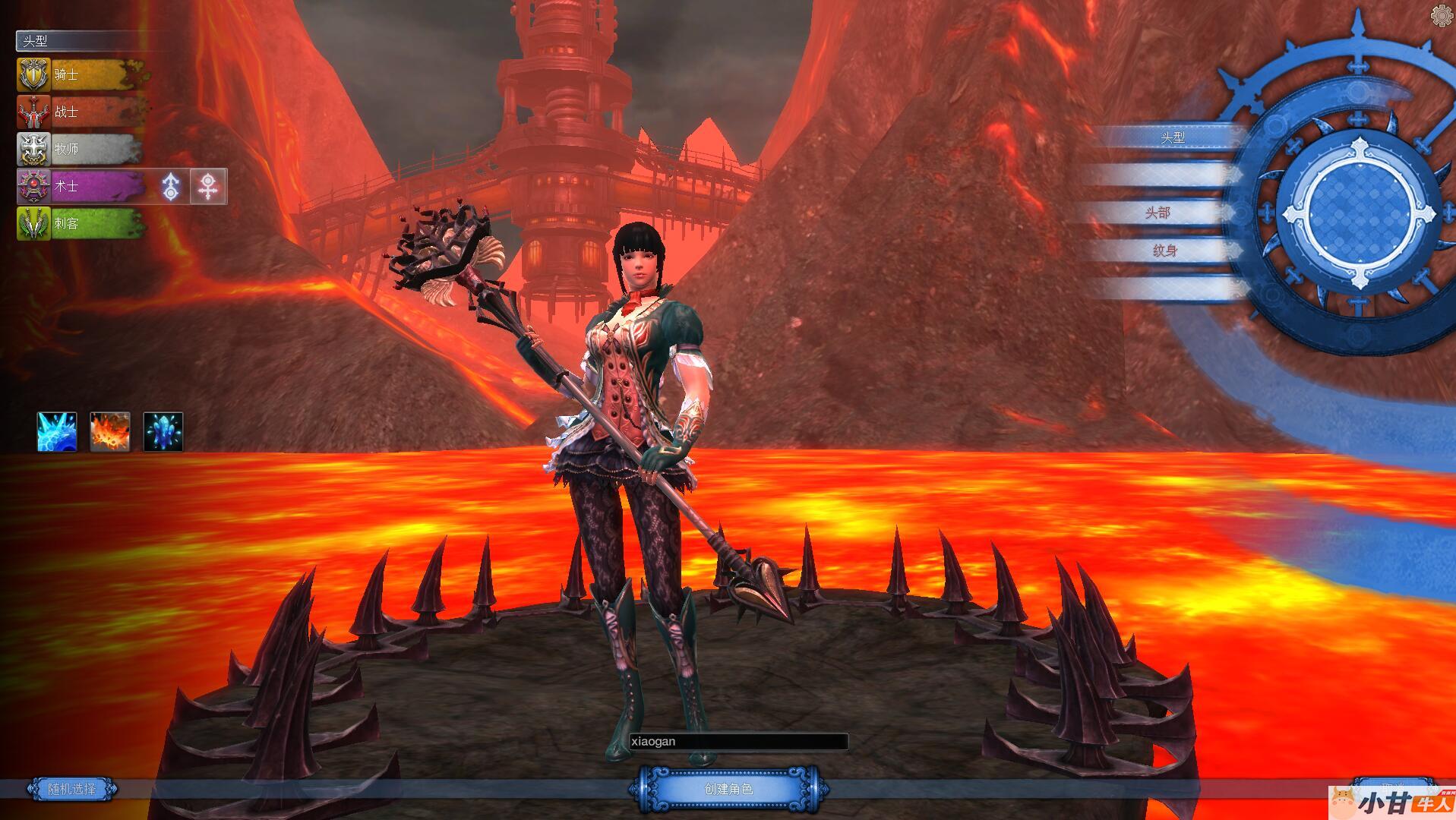Open the 头型 customization option on the wheel
Viewport: 1456px width, 820px height.
click(x=1172, y=137)
